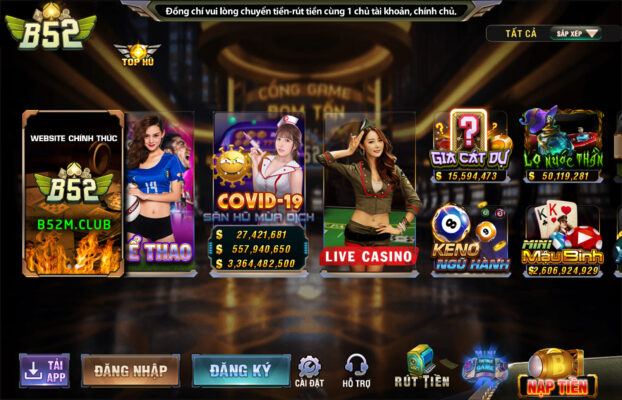This screenshot has width=622, height=400.
Task: Click the B52 logo
Action: tap(50, 28)
